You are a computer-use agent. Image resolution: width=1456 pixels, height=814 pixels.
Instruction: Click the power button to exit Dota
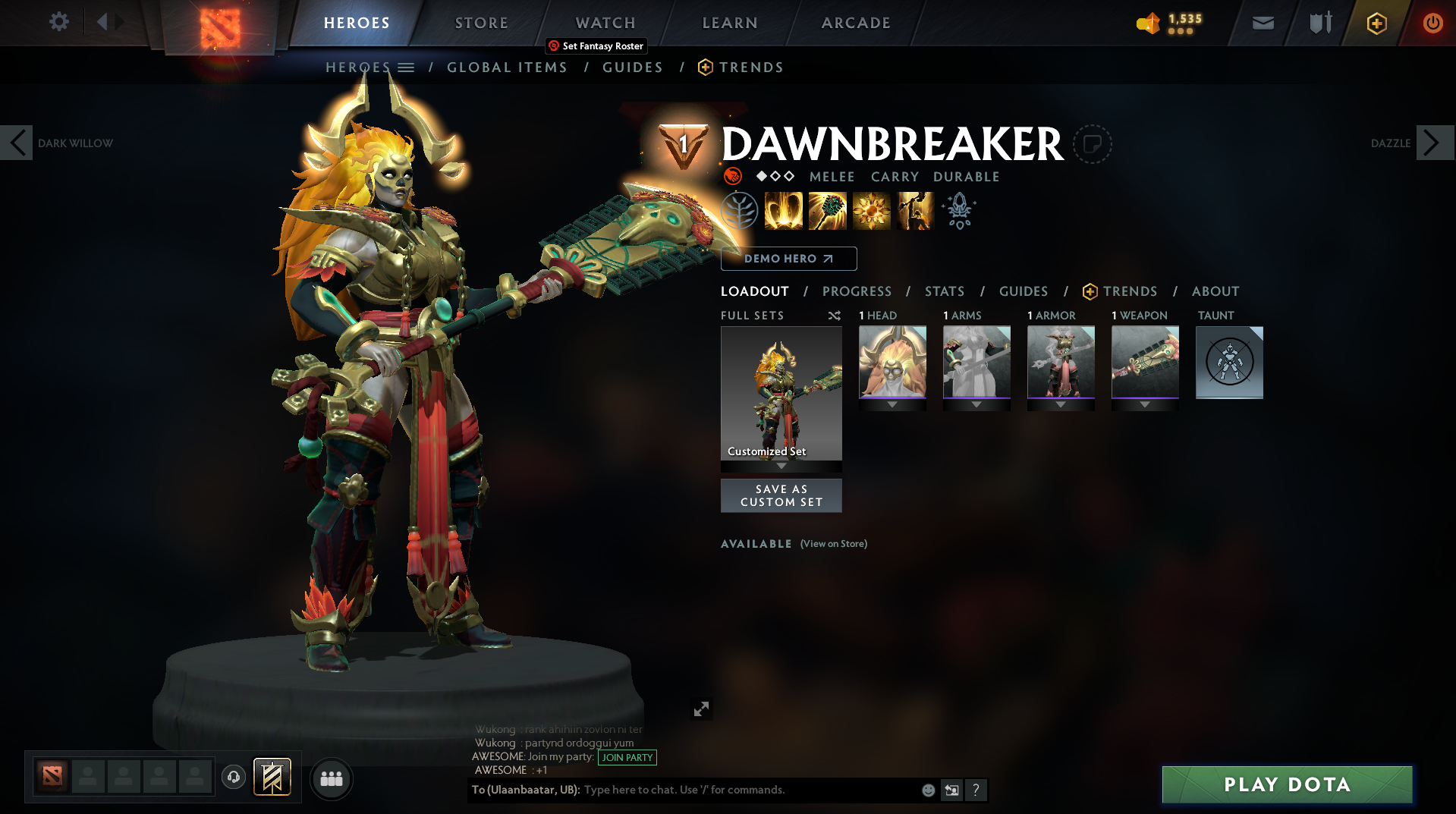click(1432, 23)
